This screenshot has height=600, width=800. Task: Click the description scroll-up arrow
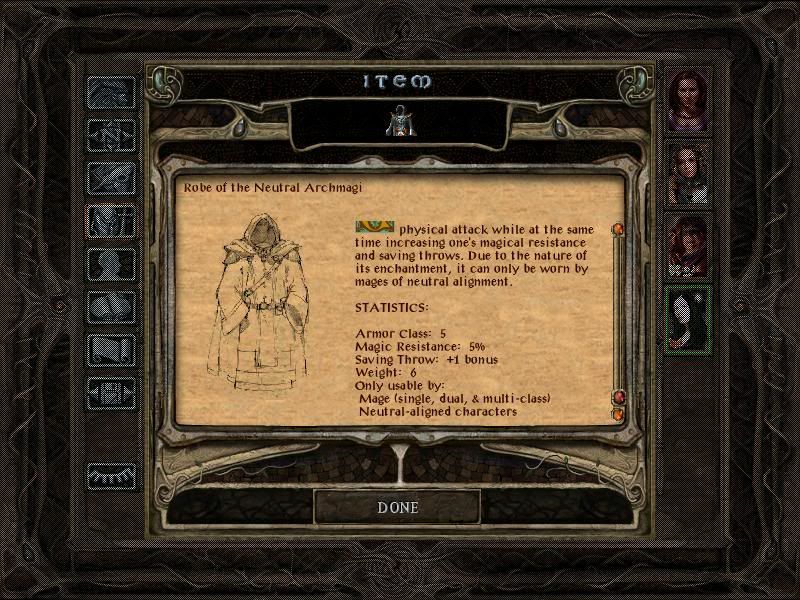click(618, 230)
